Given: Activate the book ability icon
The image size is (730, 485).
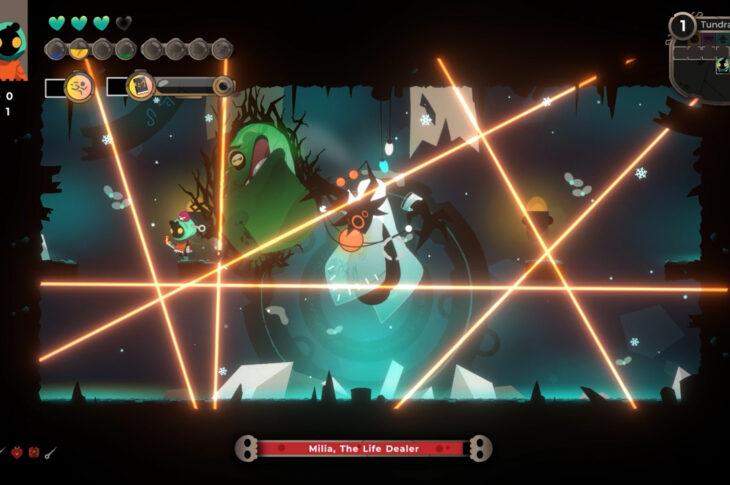Looking at the screenshot, I should (x=141, y=86).
